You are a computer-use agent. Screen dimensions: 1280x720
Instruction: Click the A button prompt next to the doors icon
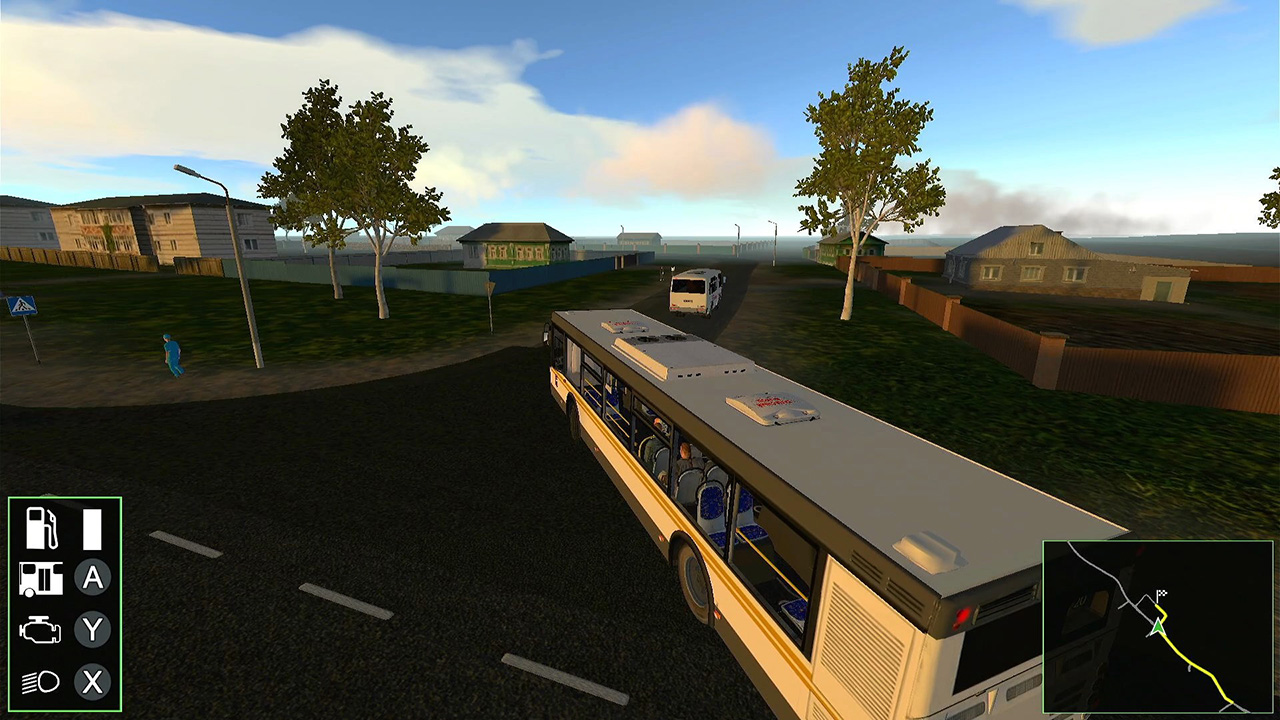(x=92, y=579)
